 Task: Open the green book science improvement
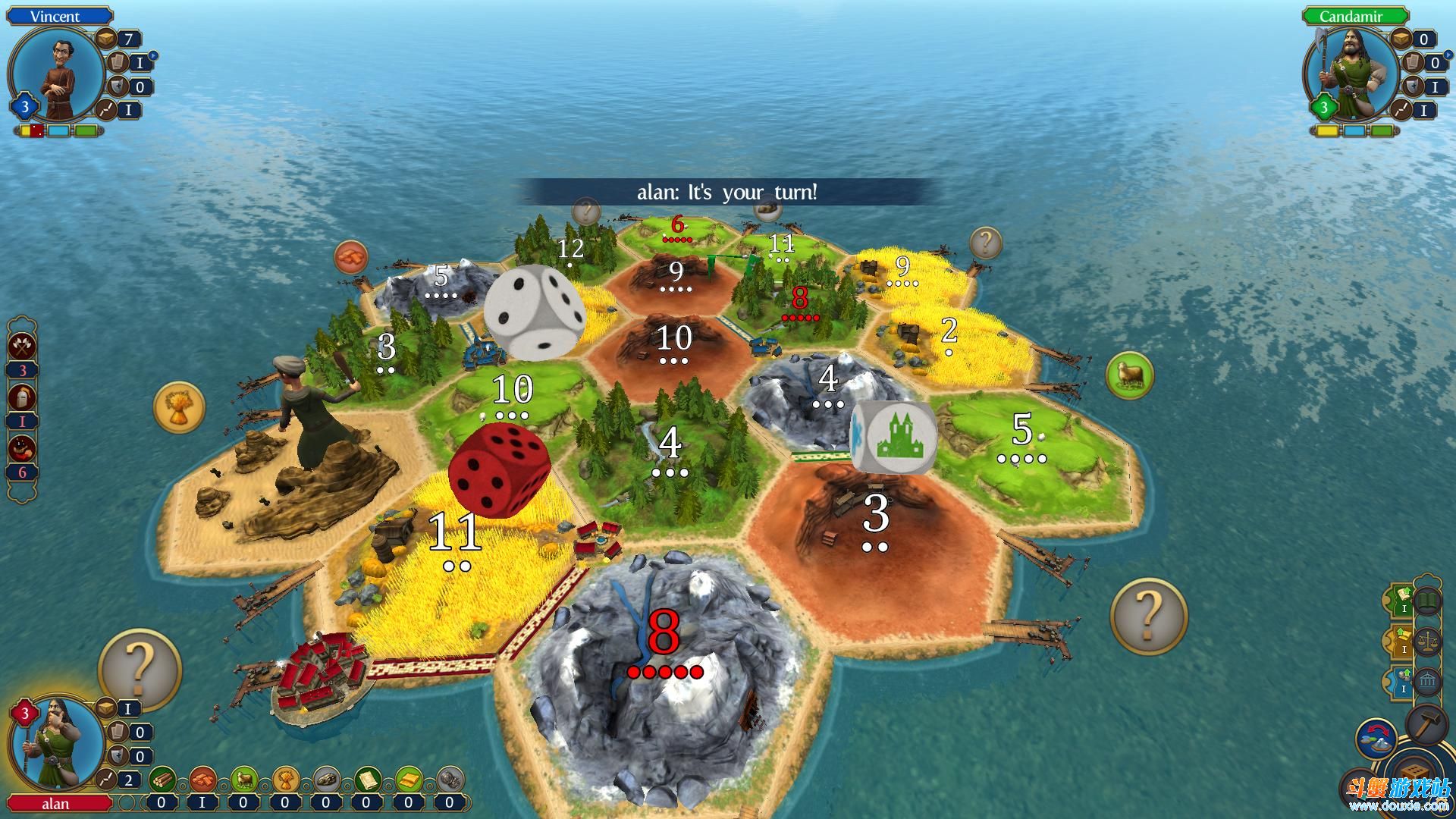[x=1428, y=602]
